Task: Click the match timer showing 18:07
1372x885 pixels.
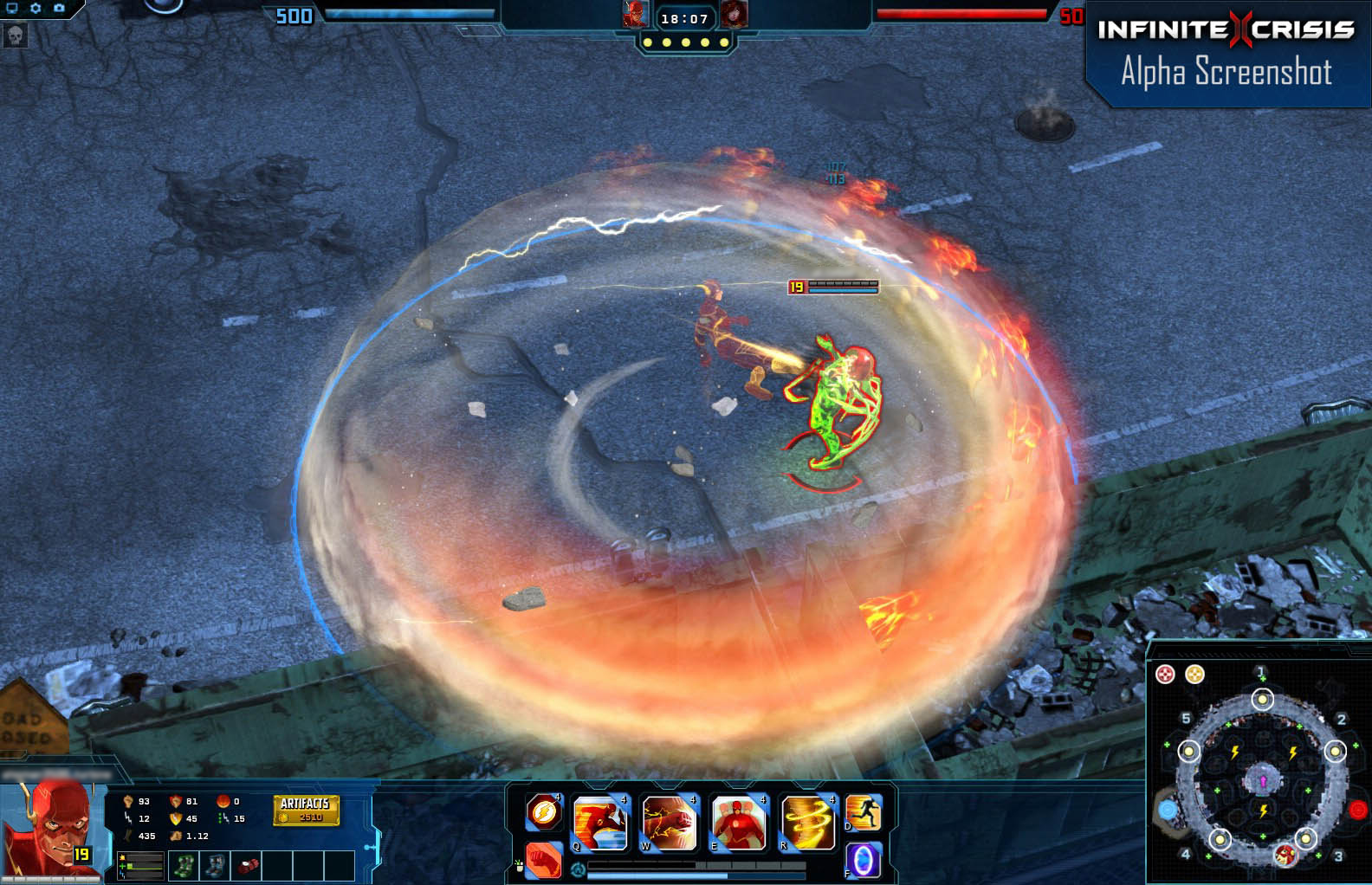Action: tap(684, 19)
